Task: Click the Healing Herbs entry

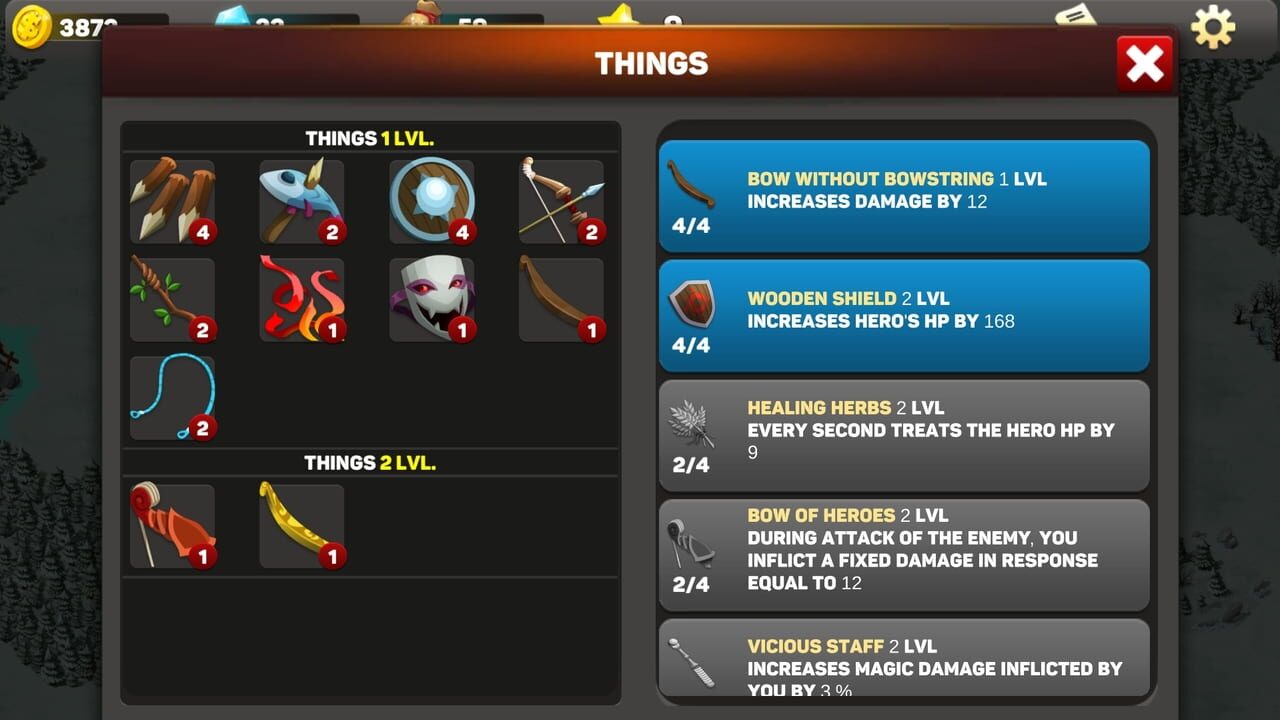Action: [903, 434]
